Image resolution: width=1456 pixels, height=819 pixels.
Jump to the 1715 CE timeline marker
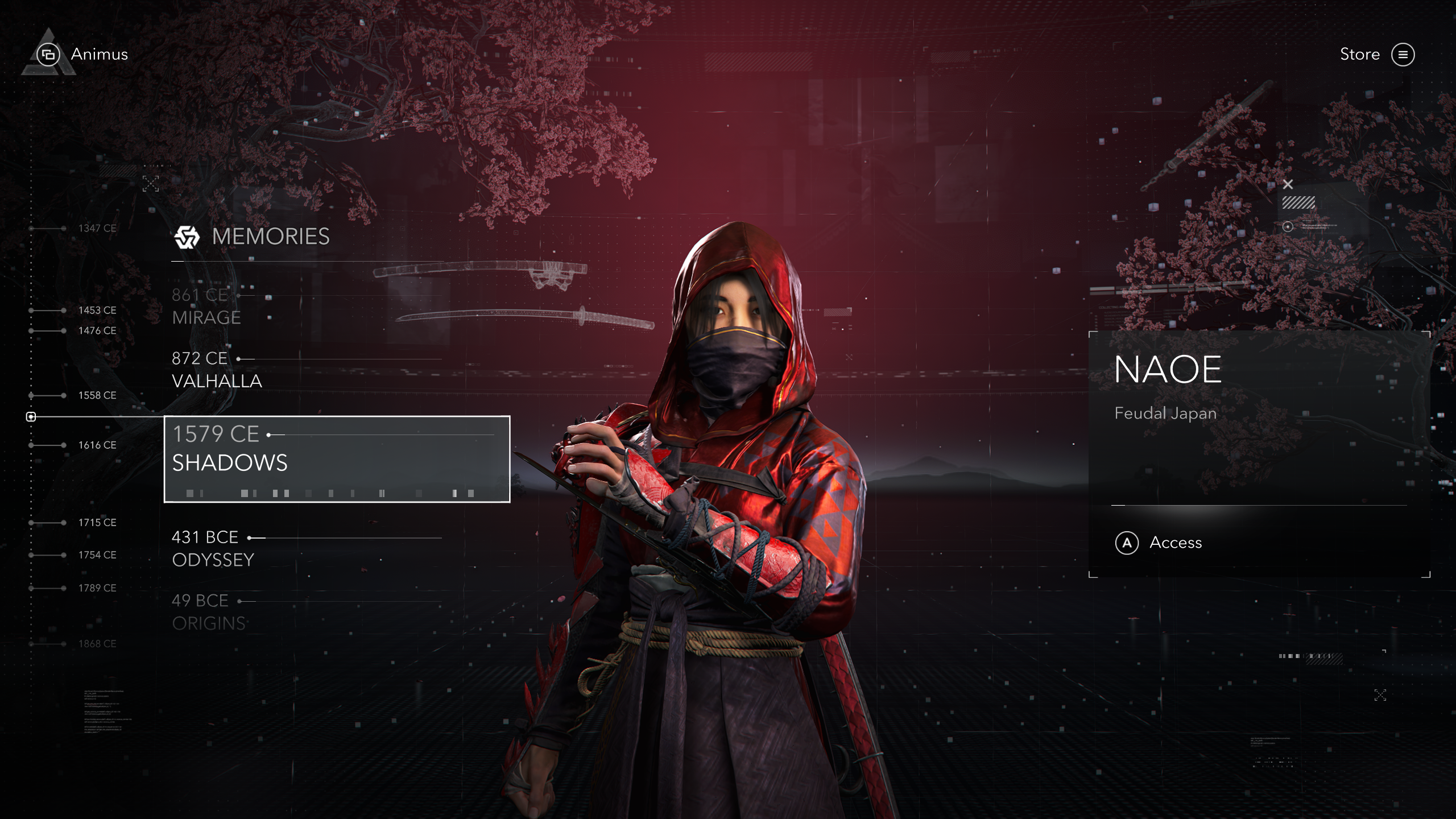coord(97,523)
